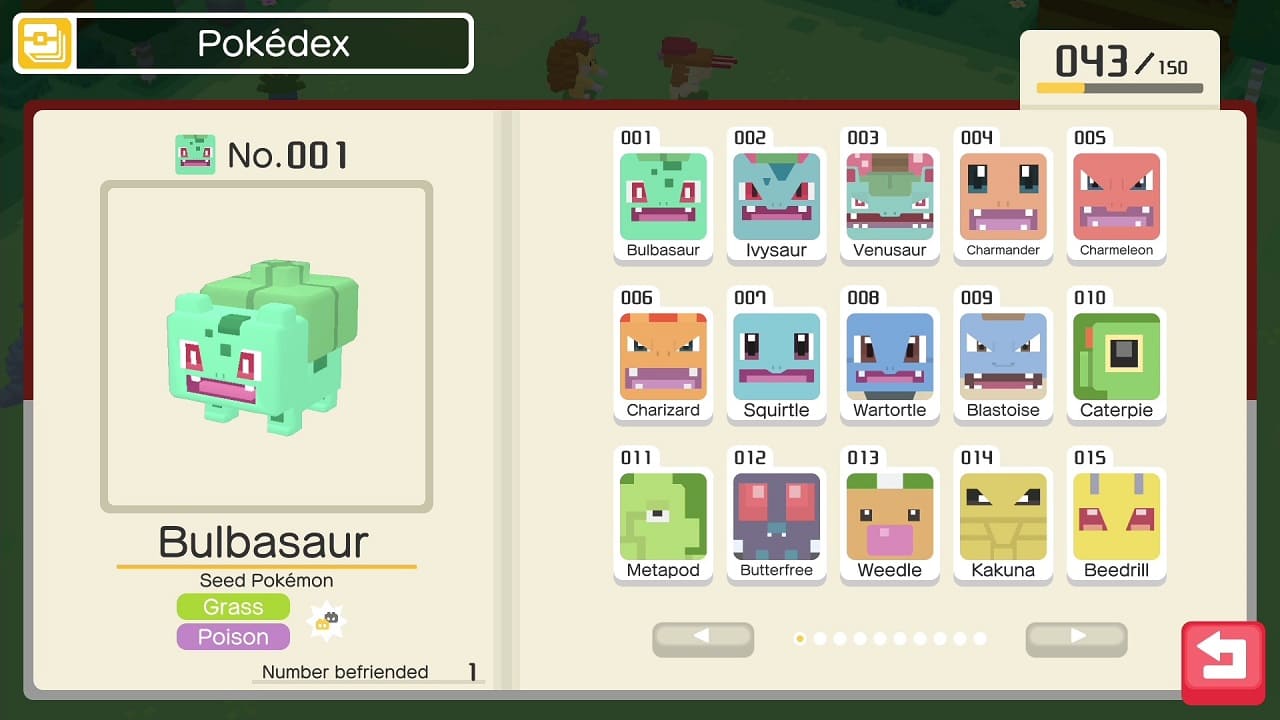Click the Grass type badge
Viewport: 1280px width, 720px height.
click(x=233, y=606)
